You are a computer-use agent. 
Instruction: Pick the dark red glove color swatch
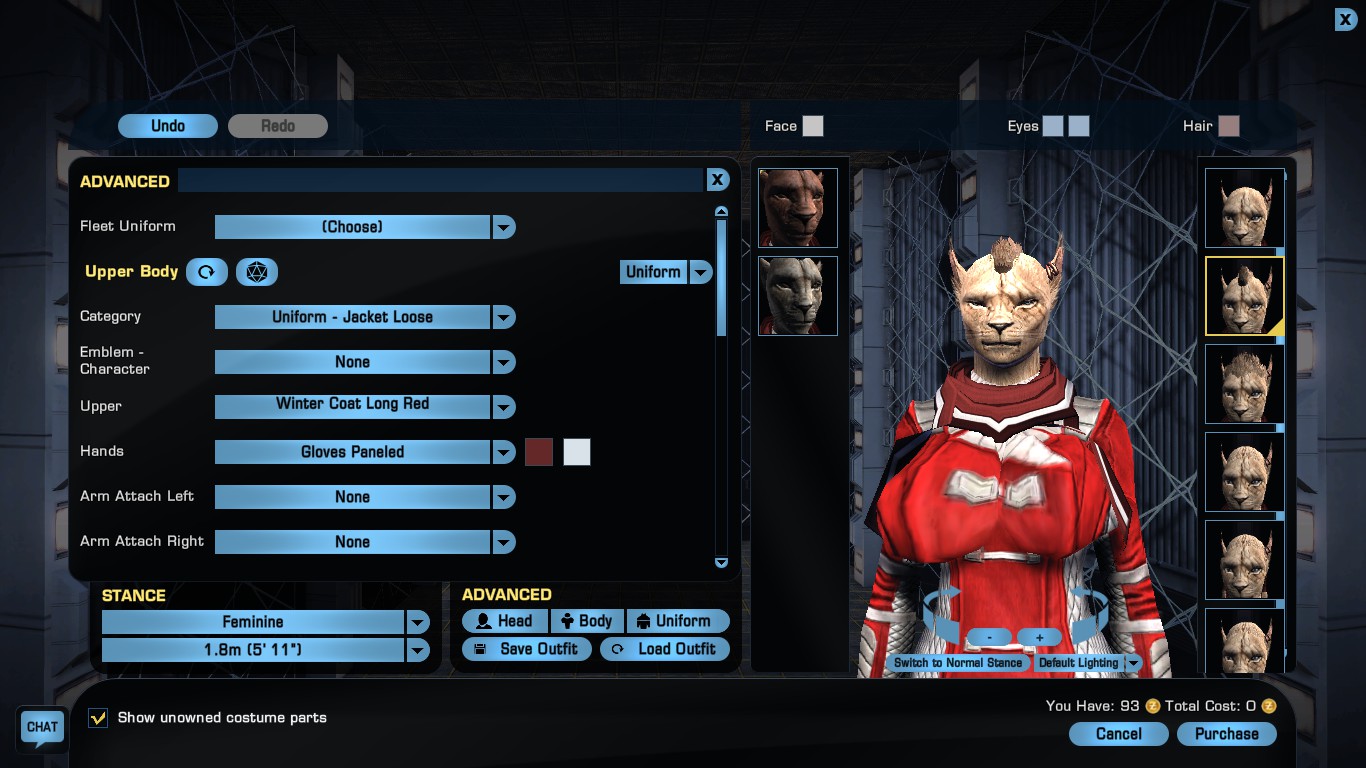[539, 452]
